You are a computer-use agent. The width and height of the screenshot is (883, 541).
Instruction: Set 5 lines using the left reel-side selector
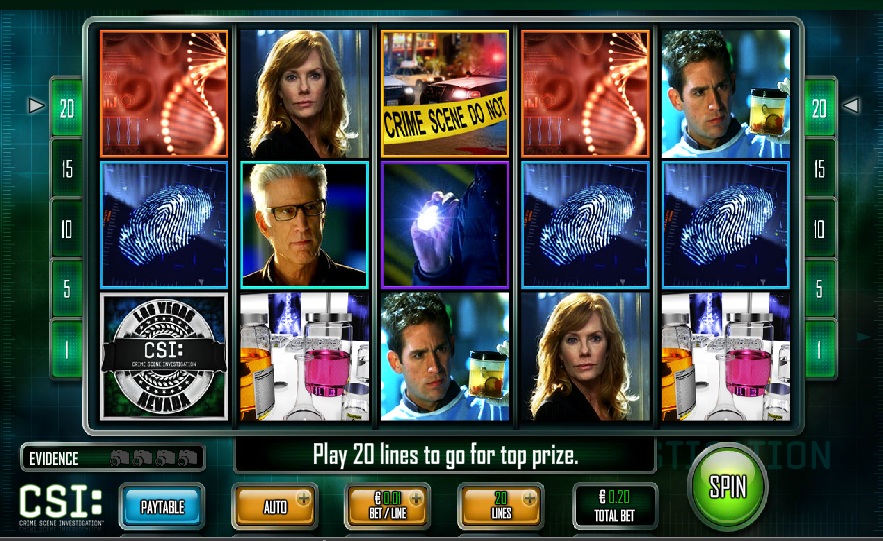pos(67,289)
